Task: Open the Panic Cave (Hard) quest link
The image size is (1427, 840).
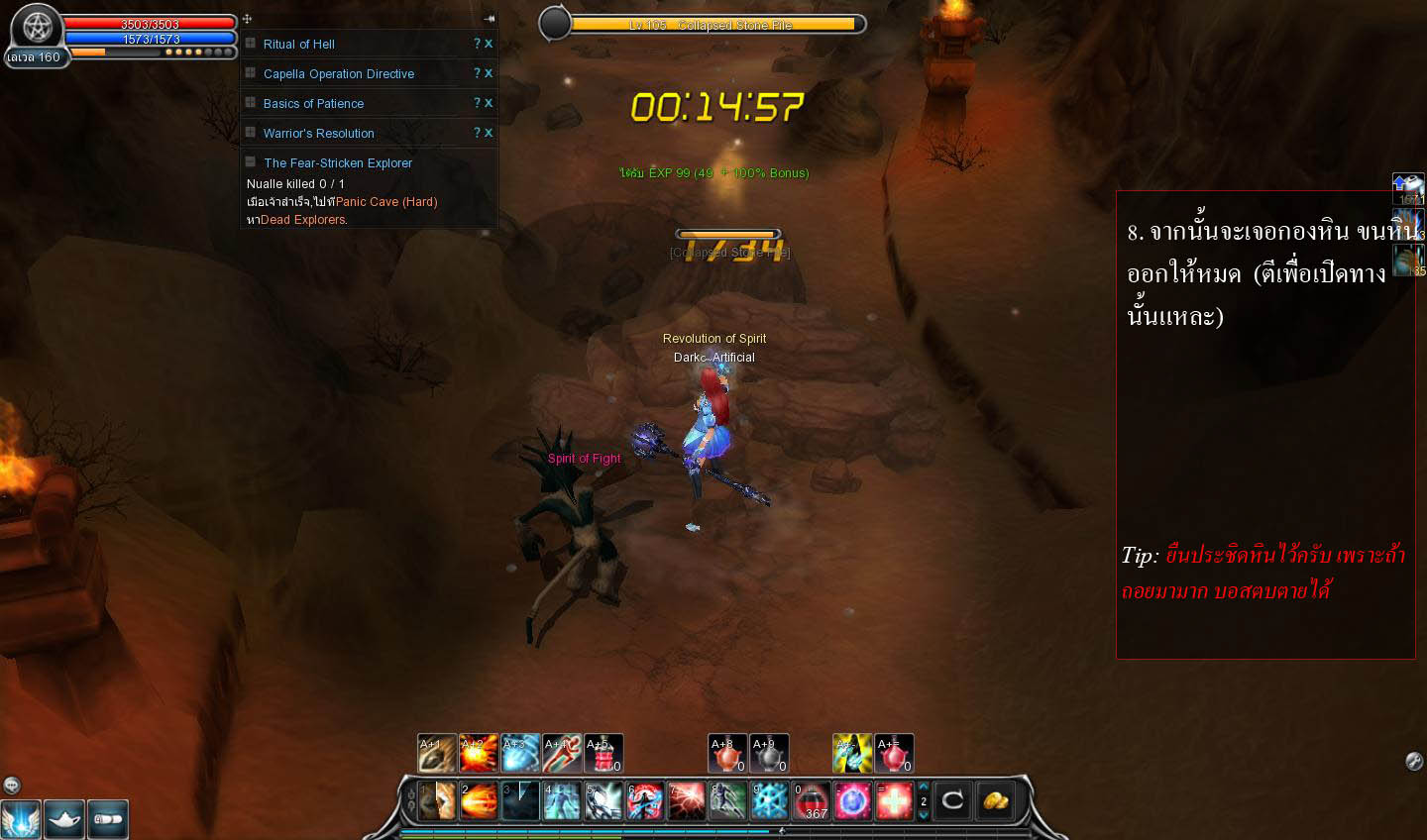Action: [x=384, y=201]
